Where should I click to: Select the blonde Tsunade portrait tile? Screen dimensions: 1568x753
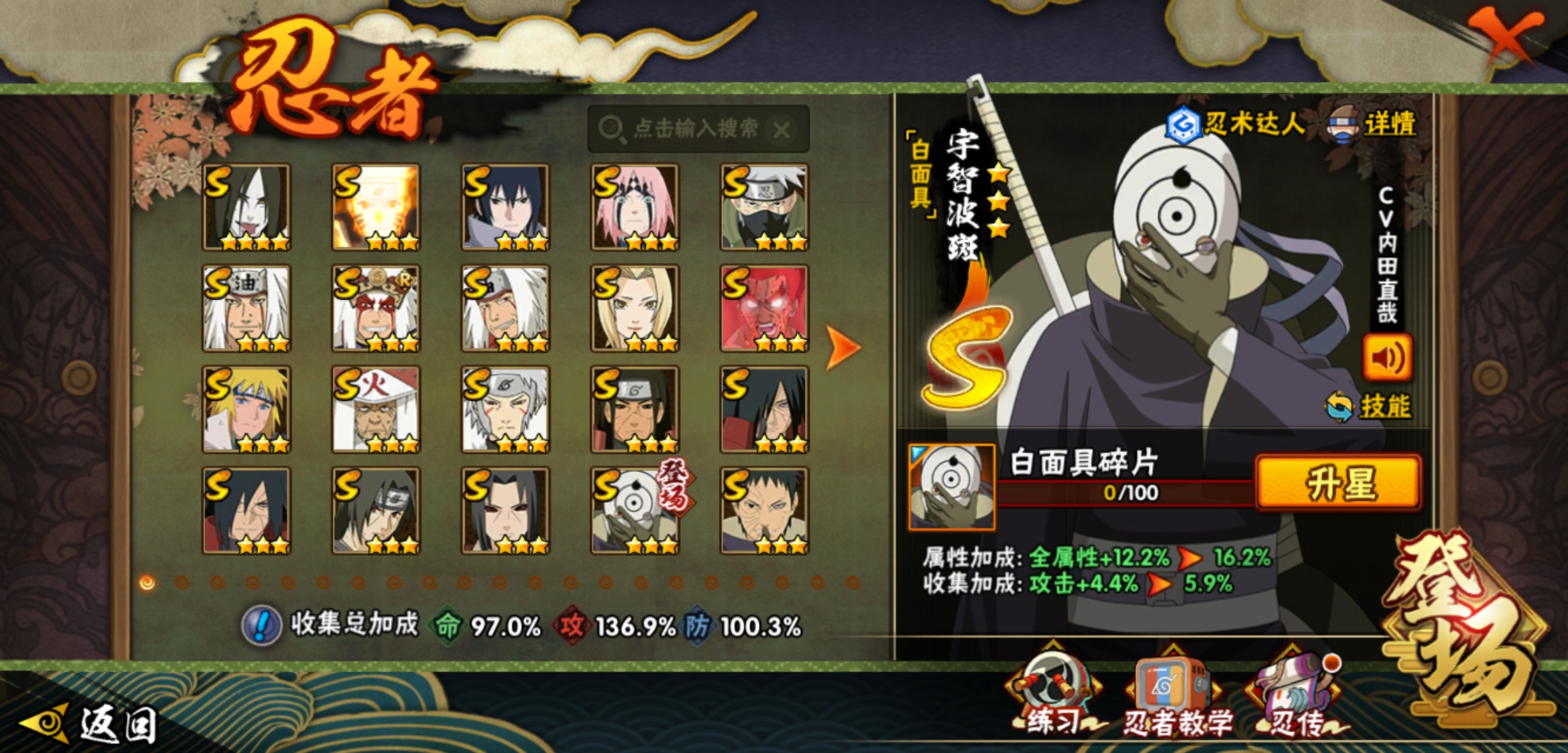(x=635, y=308)
